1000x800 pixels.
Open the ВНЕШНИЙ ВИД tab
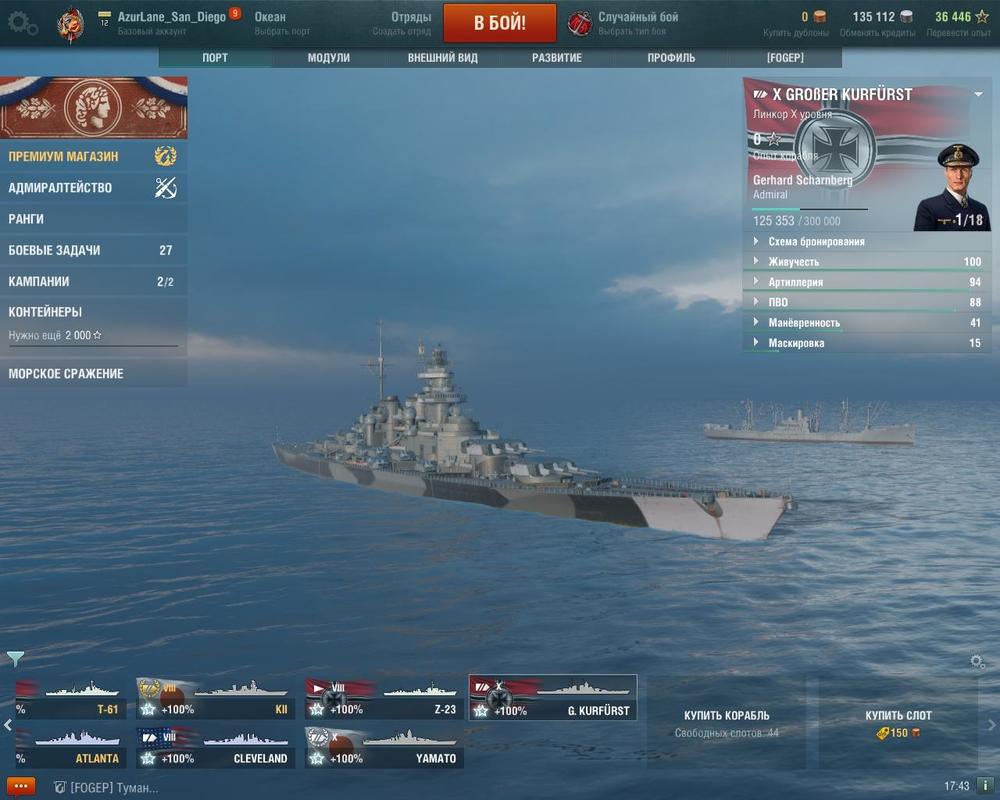(x=442, y=58)
